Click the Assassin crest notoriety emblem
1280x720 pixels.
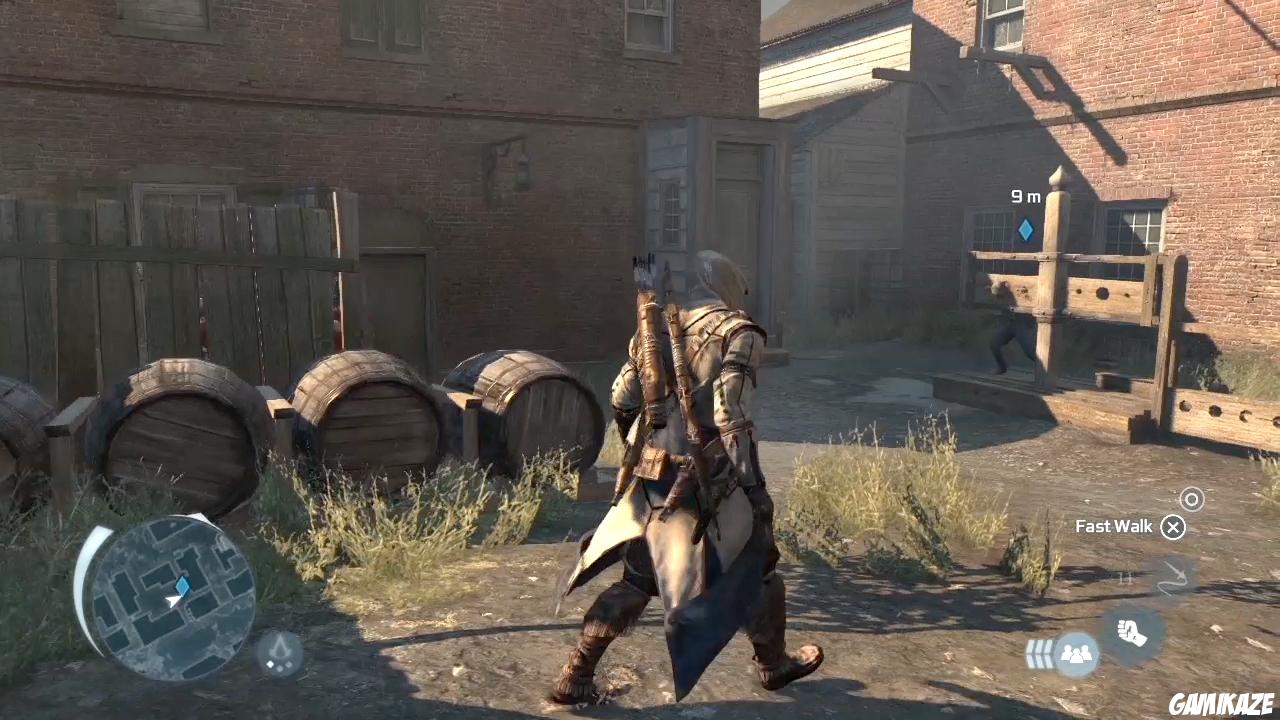pos(278,653)
